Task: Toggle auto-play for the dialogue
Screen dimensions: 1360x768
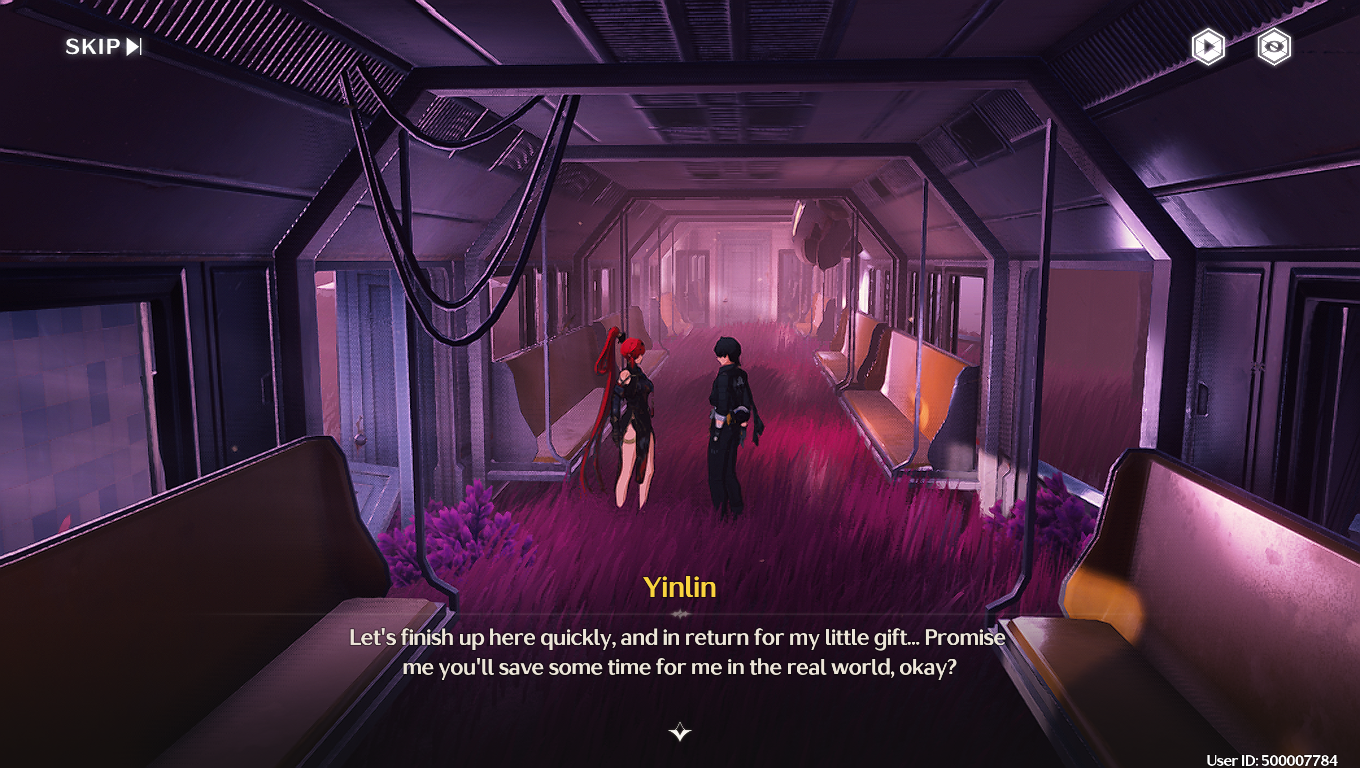Action: pos(1208,47)
